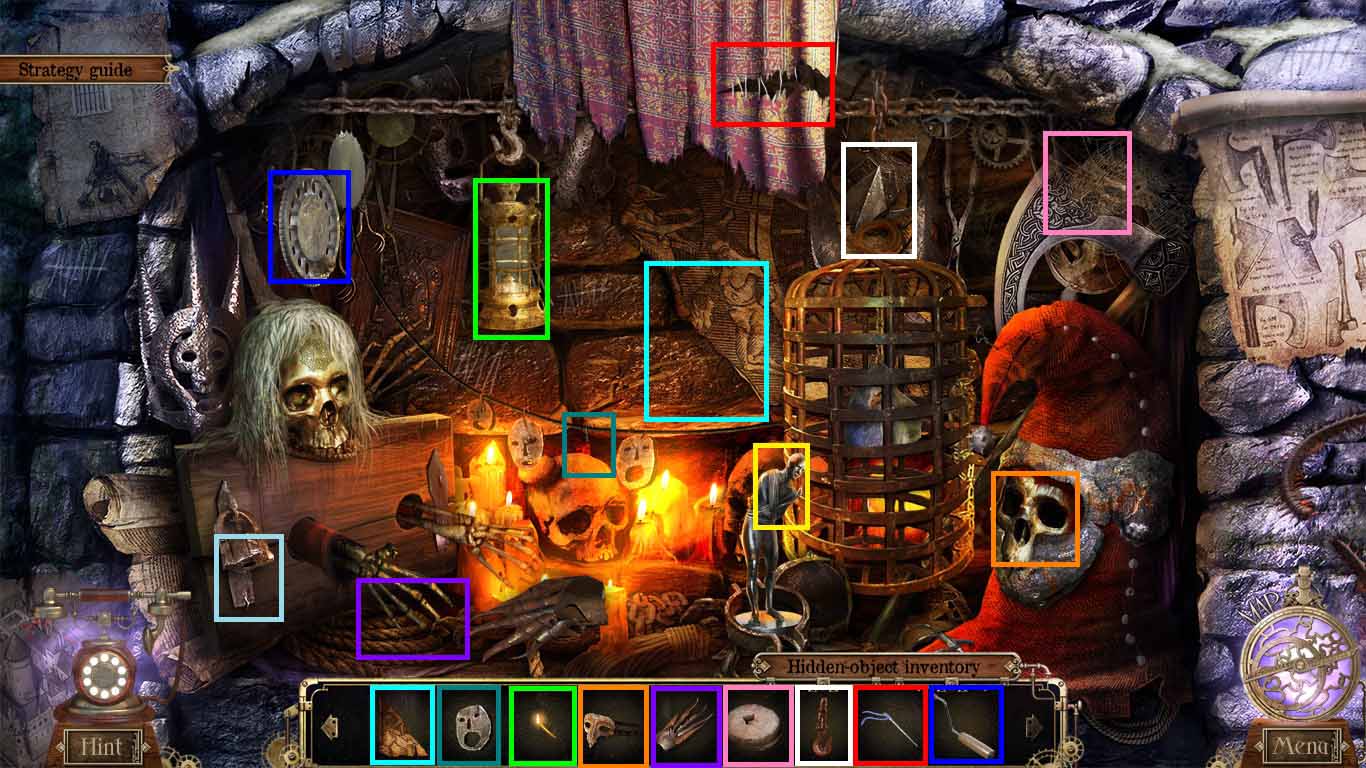Screen dimensions: 1366x768
Task: Open the Menu from the bottom right
Action: pos(1303,747)
